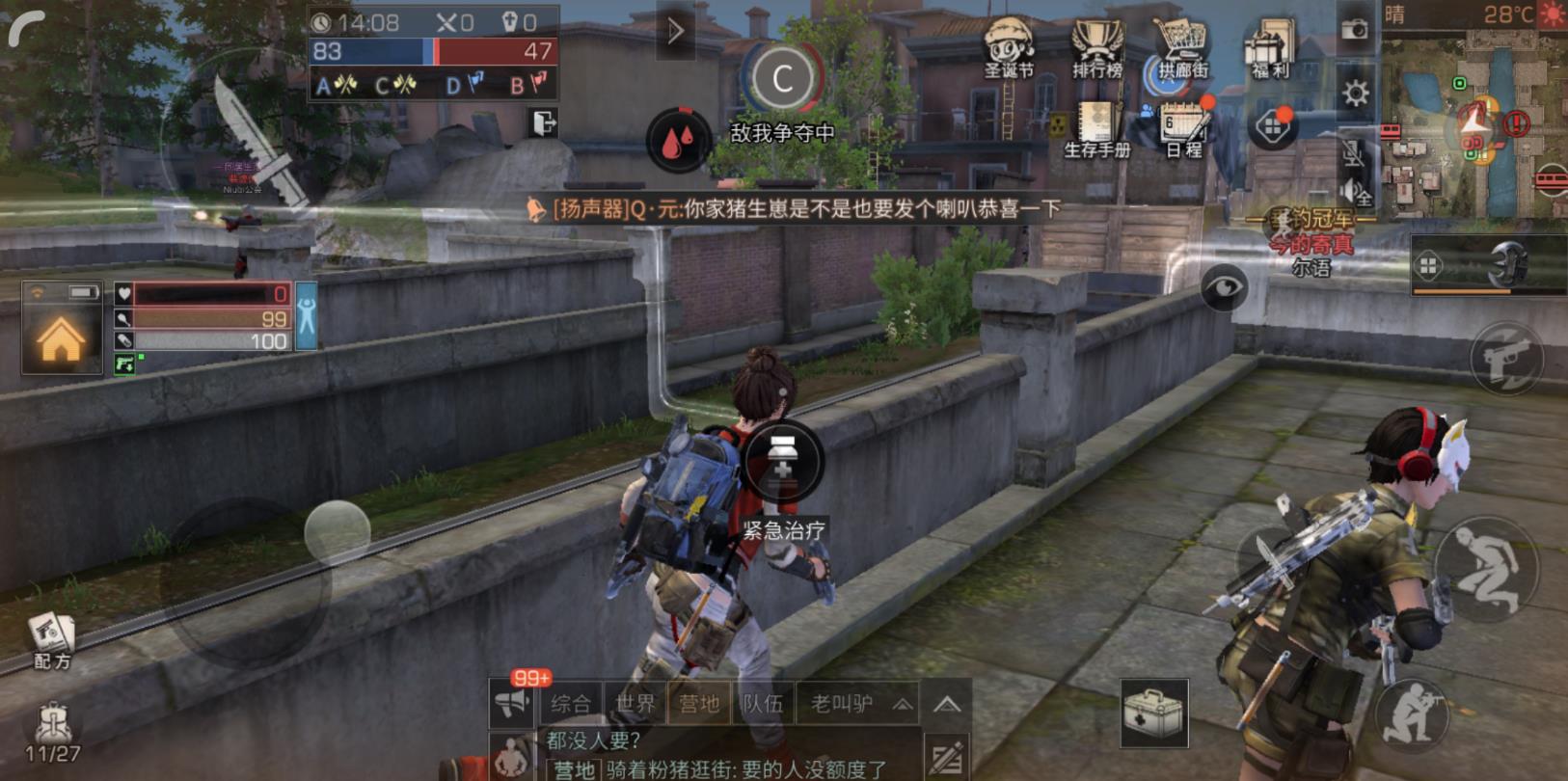Viewport: 1568px width, 781px height.
Task: Toggle the eye view button
Action: [1224, 286]
